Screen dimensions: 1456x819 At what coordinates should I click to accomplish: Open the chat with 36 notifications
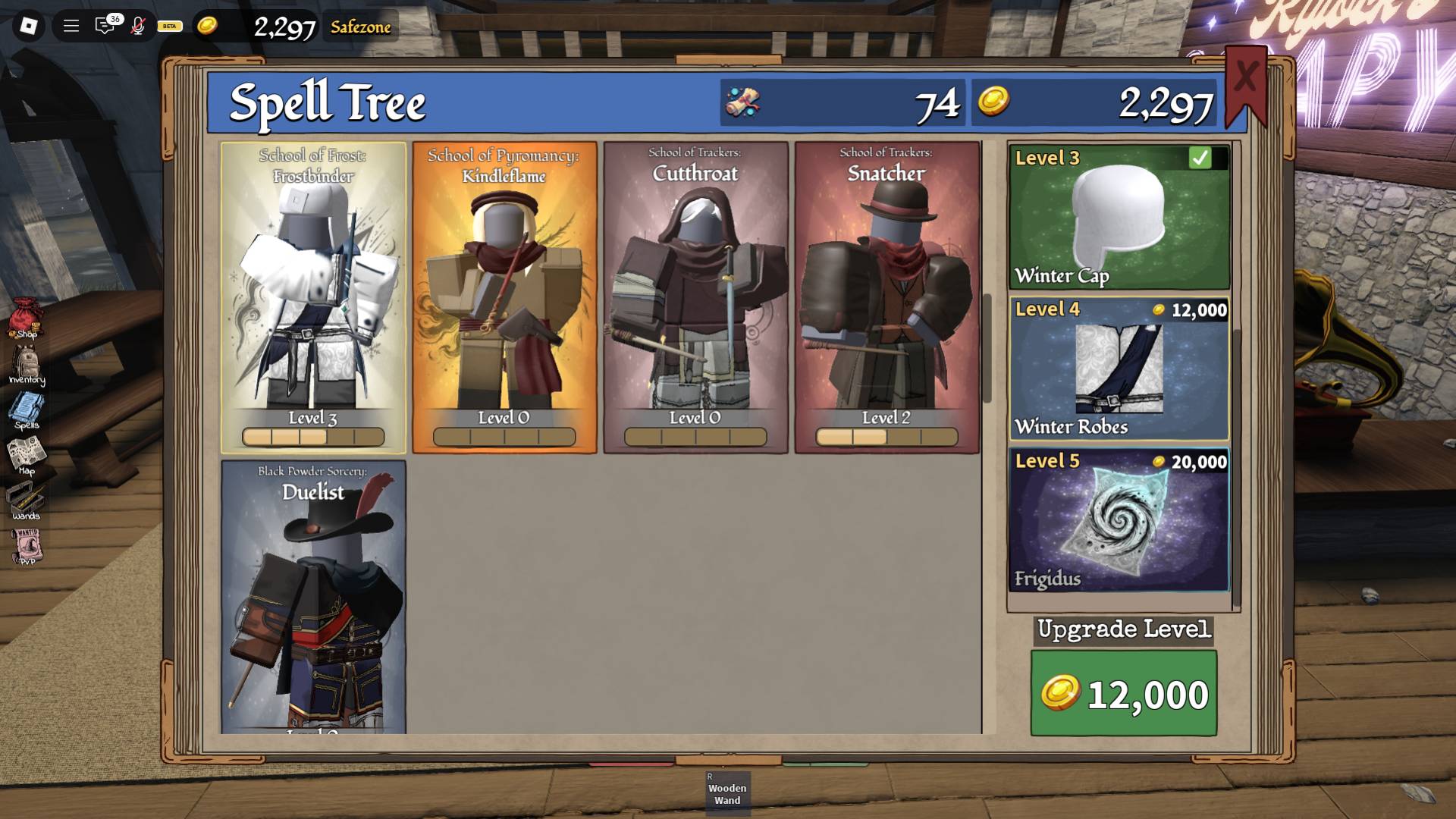103,25
